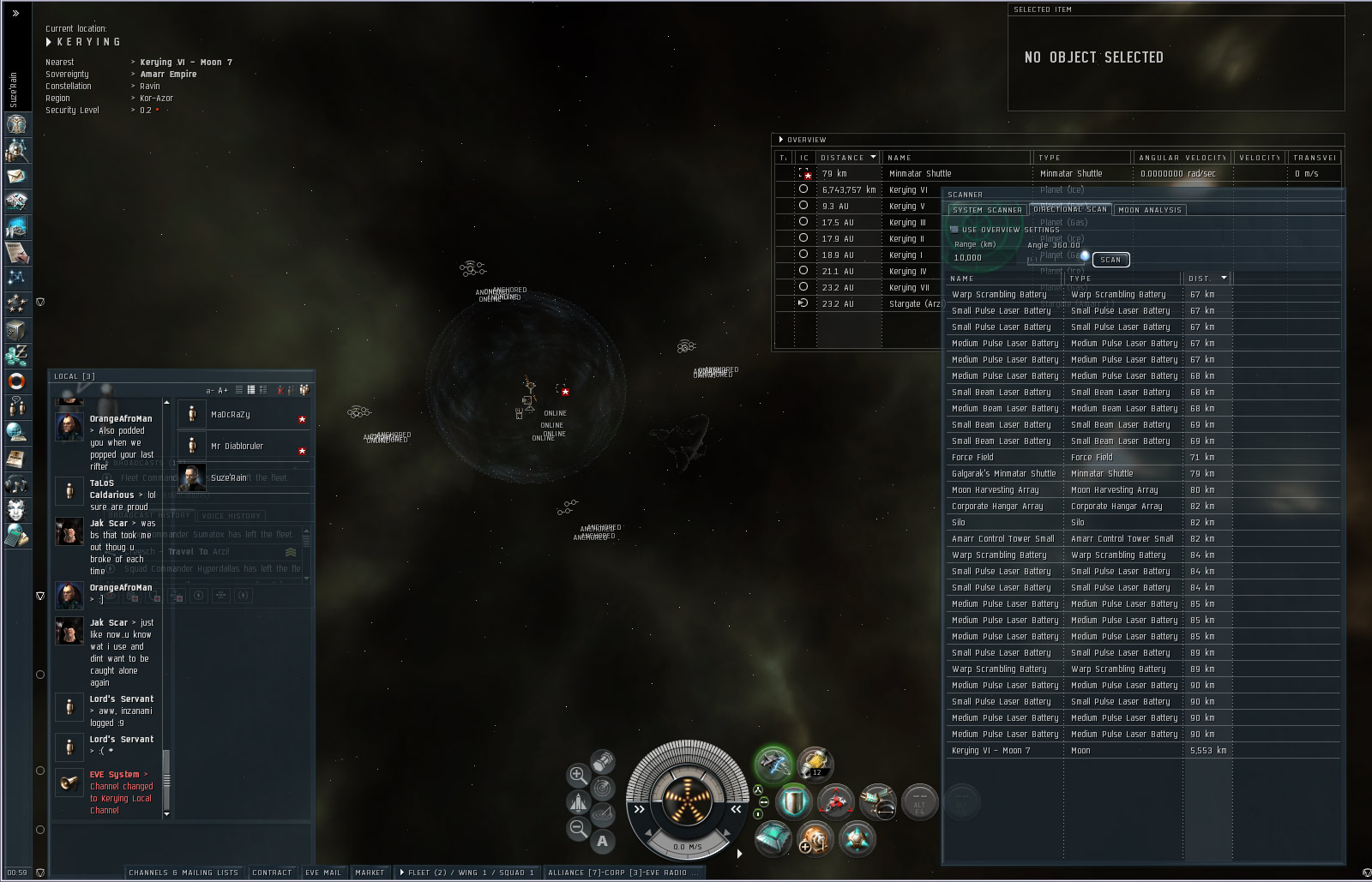Open help via the lifebuoy sidebar icon

[16, 381]
